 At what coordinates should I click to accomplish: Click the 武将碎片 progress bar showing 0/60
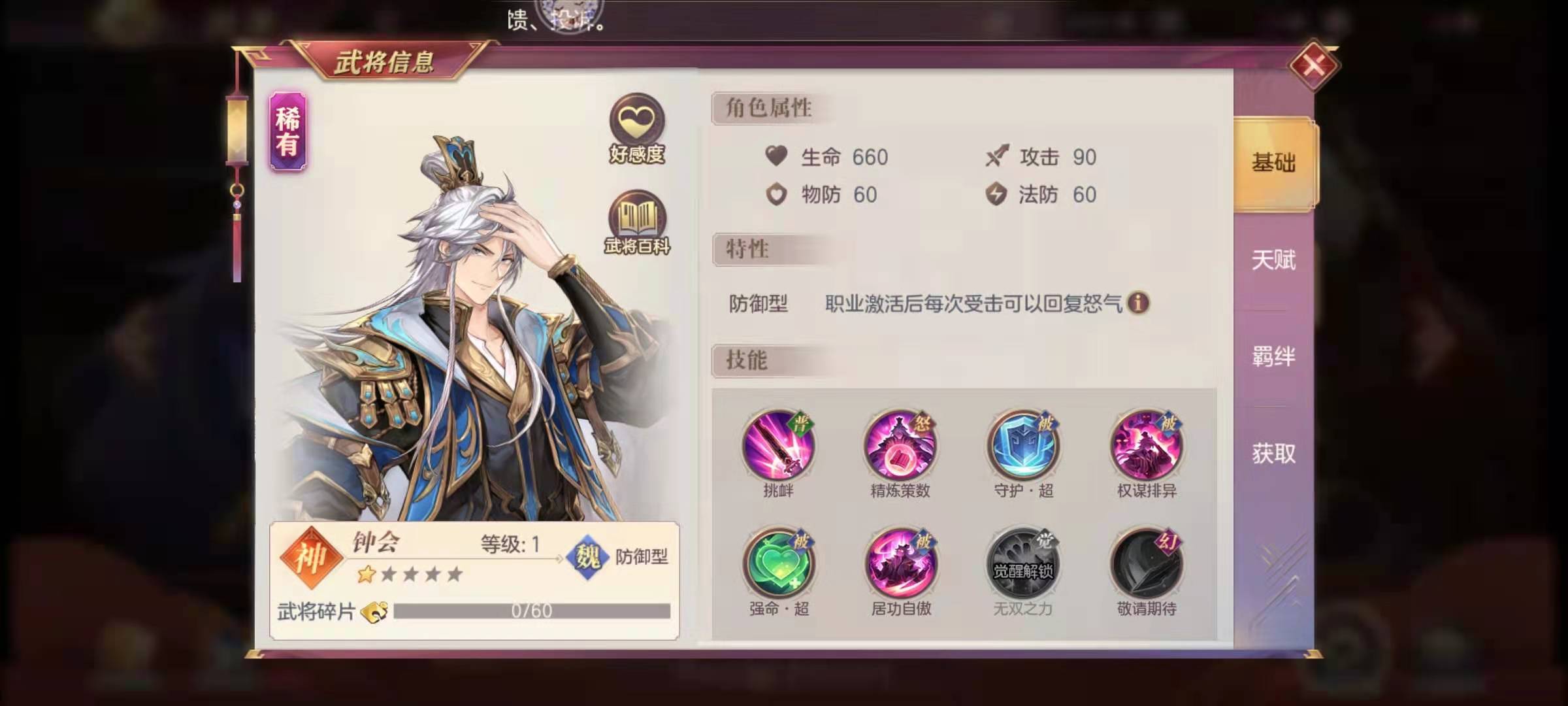[529, 611]
